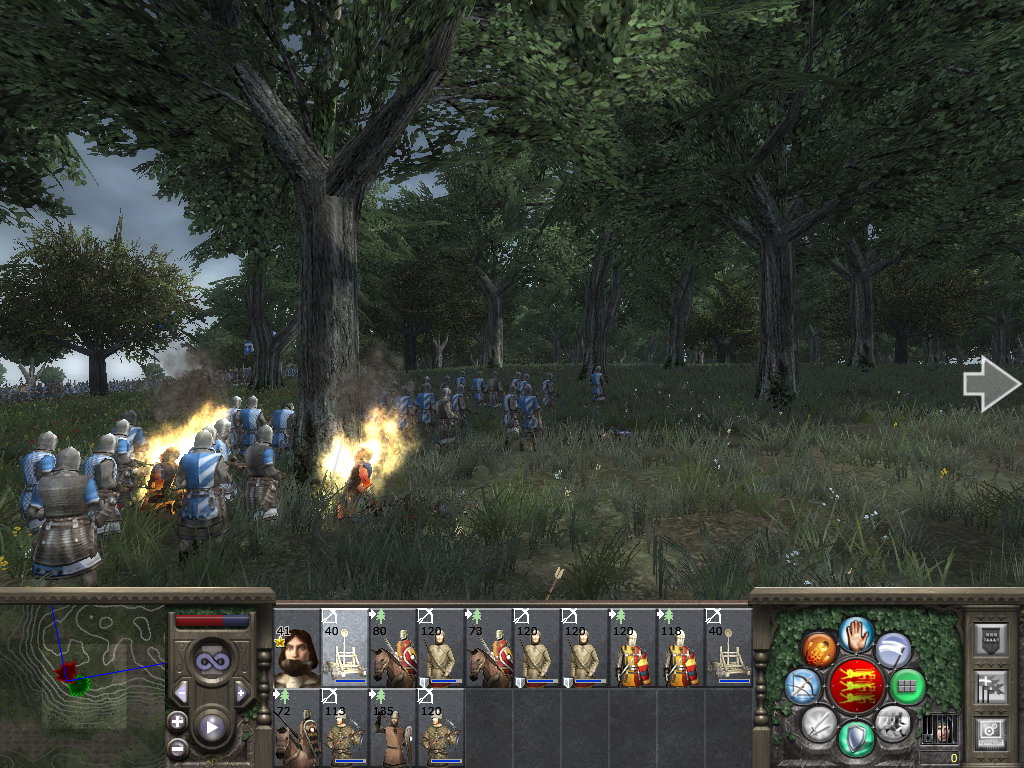Toggle the flaming ammunition ability

(820, 650)
